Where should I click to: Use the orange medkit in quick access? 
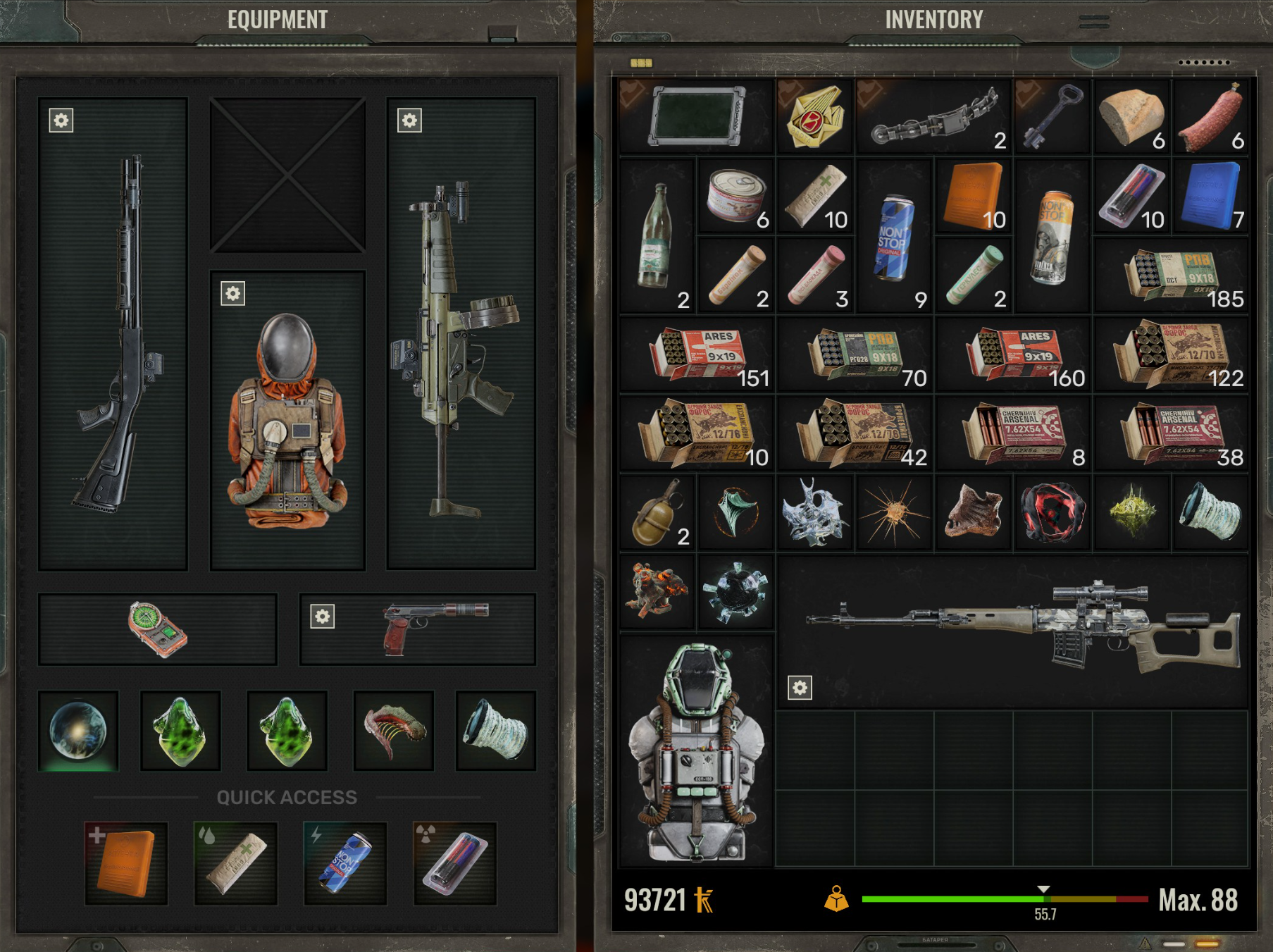pyautogui.click(x=126, y=863)
